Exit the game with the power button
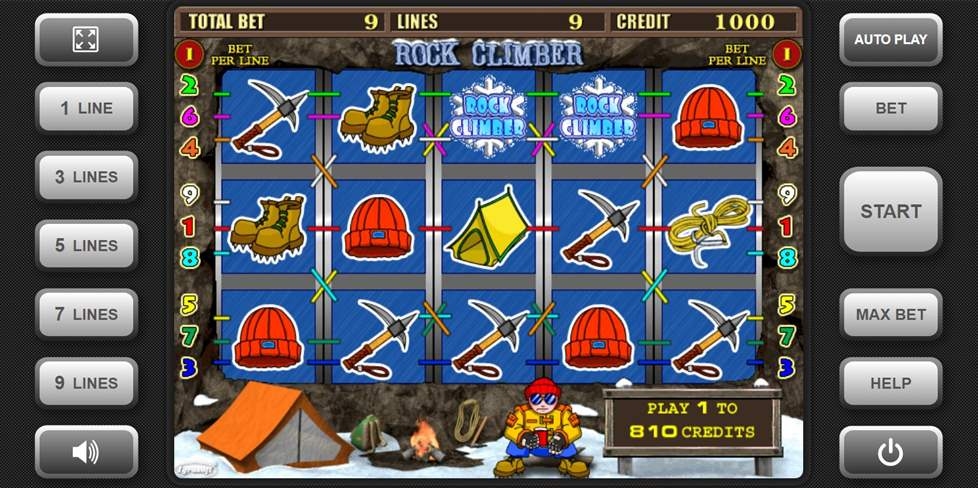Viewport: 978px width, 488px height. click(x=890, y=452)
